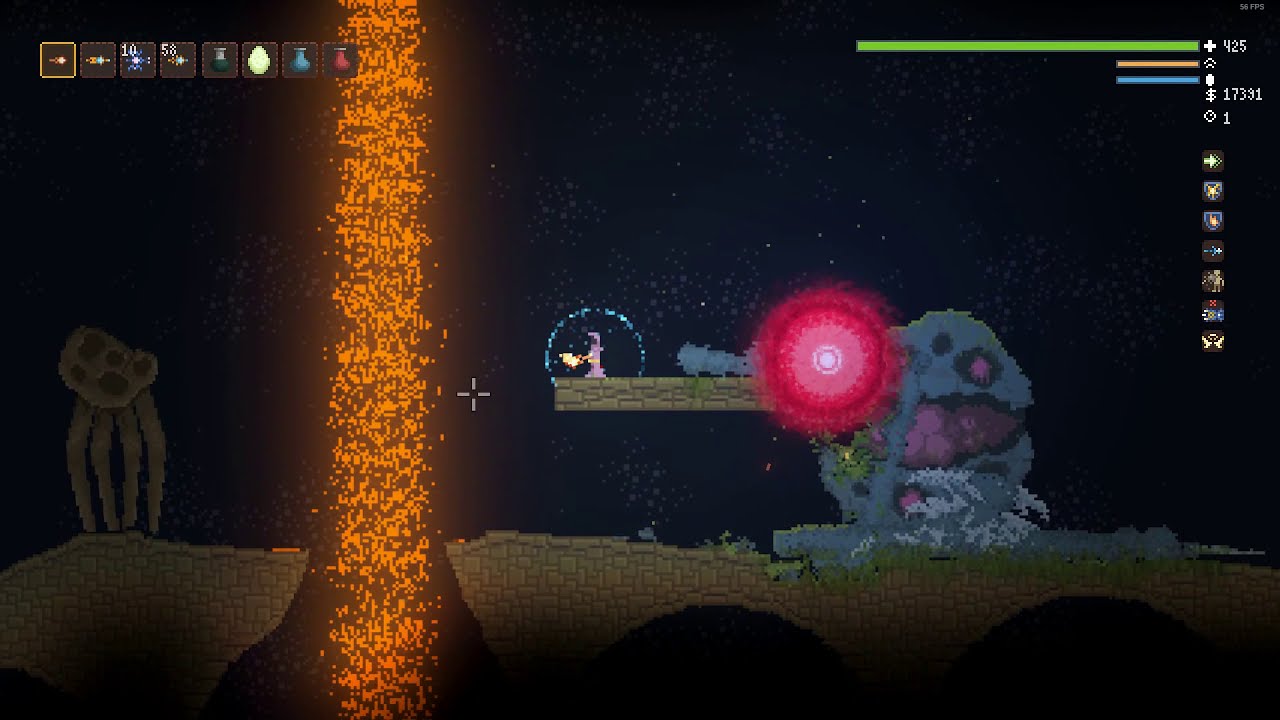
Task: Click the perk icon with red X
Action: coord(1213,312)
